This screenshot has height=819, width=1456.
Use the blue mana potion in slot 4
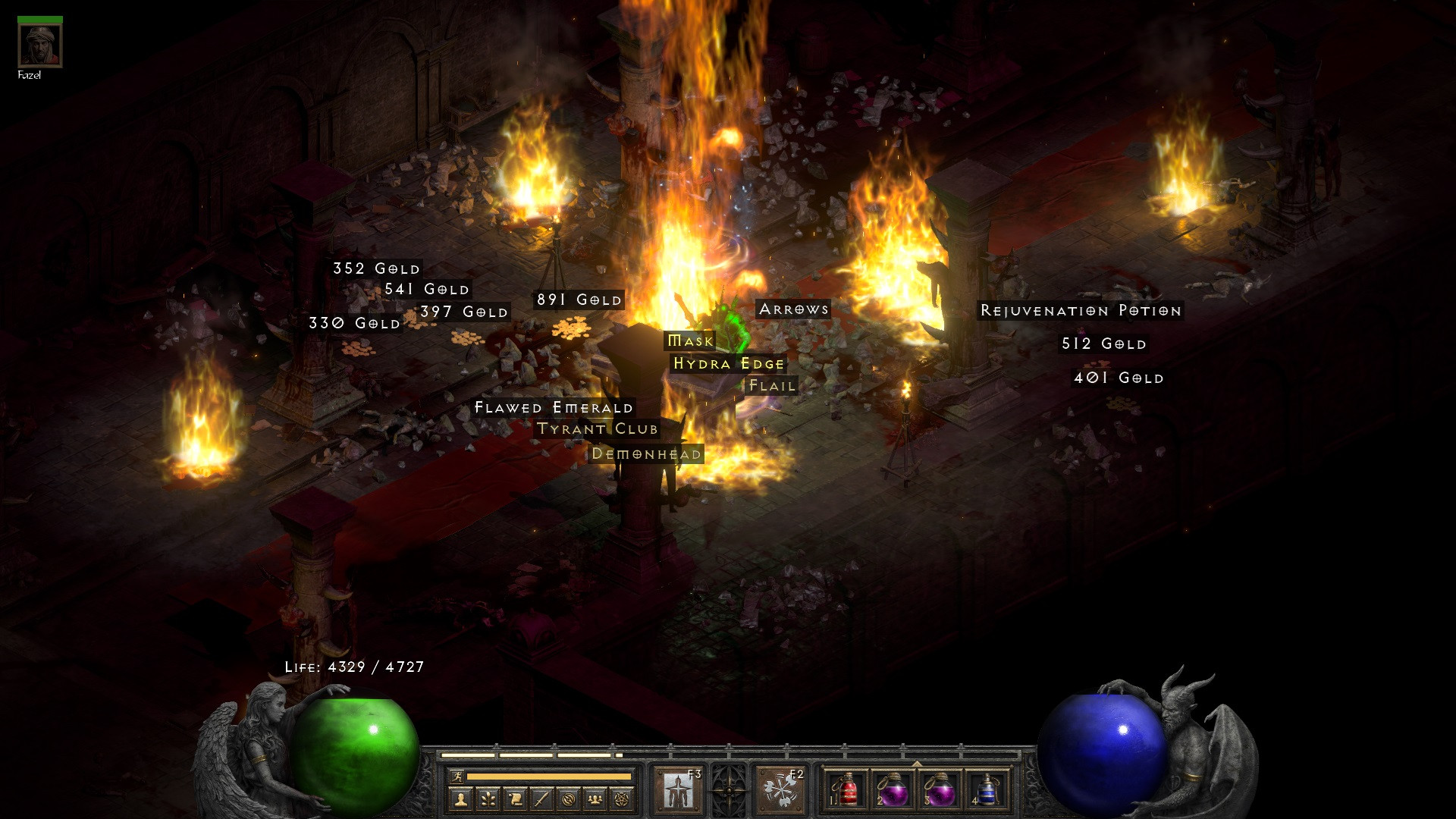click(x=987, y=790)
